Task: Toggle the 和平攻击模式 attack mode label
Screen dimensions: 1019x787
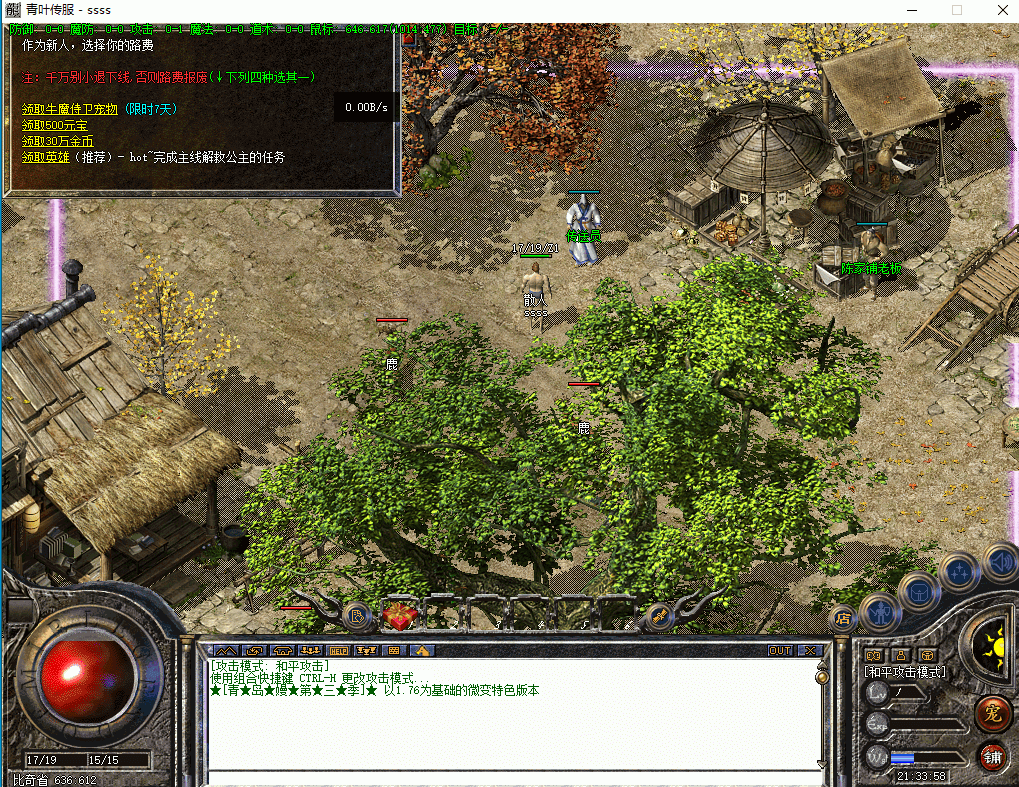Action: 905,672
